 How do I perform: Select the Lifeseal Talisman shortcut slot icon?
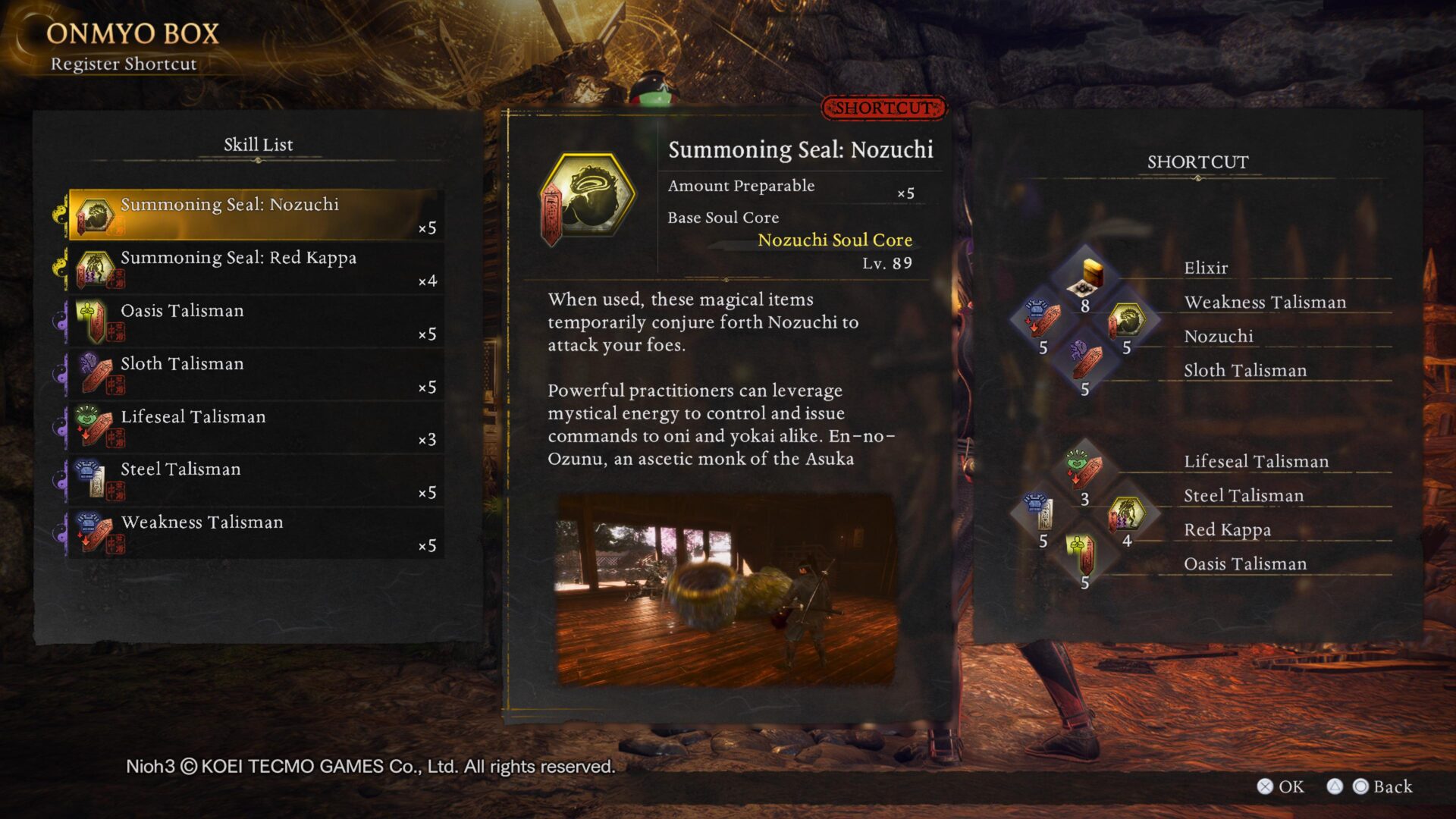[x=1084, y=470]
